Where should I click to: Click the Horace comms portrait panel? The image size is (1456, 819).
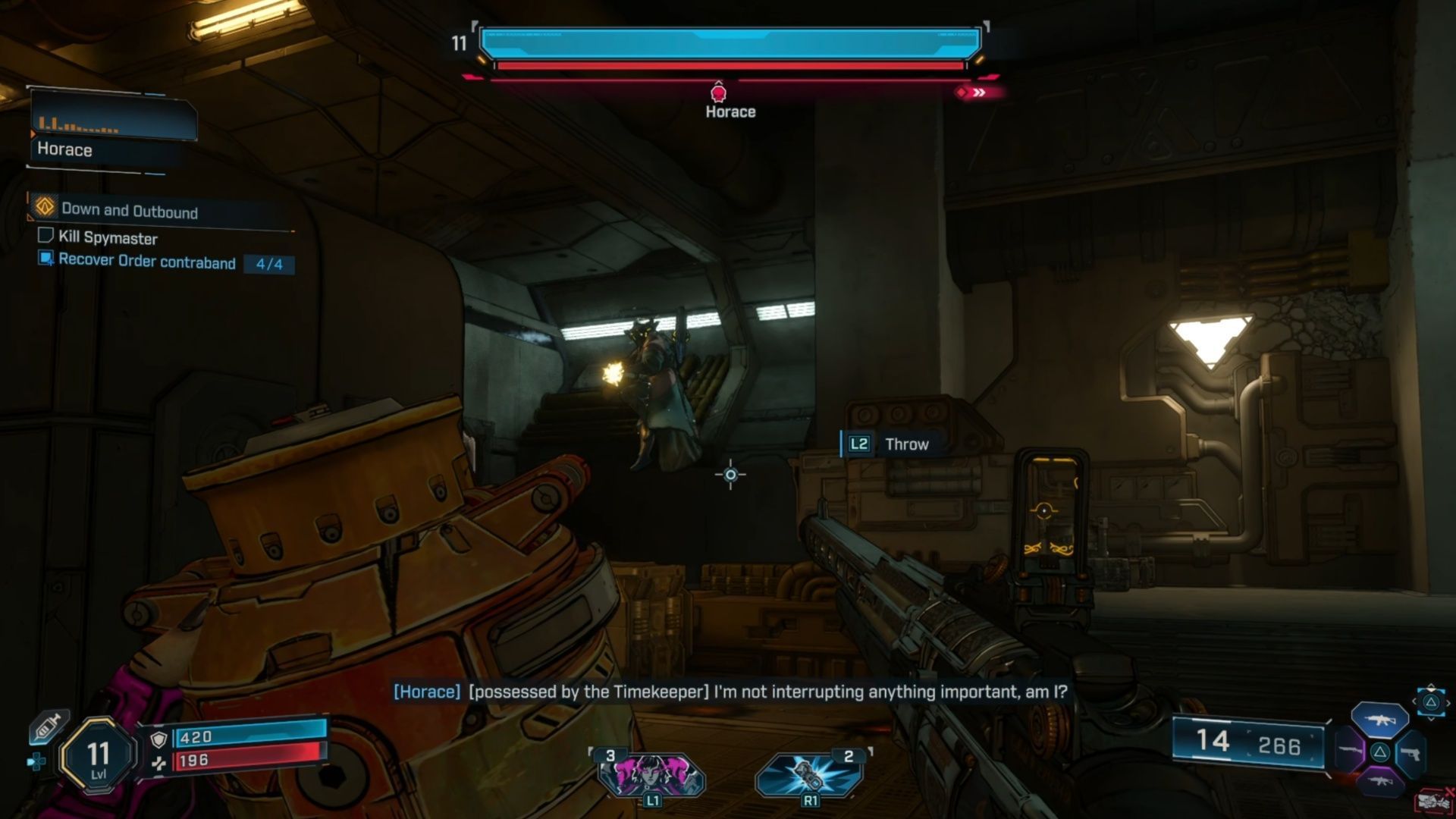pyautogui.click(x=114, y=130)
